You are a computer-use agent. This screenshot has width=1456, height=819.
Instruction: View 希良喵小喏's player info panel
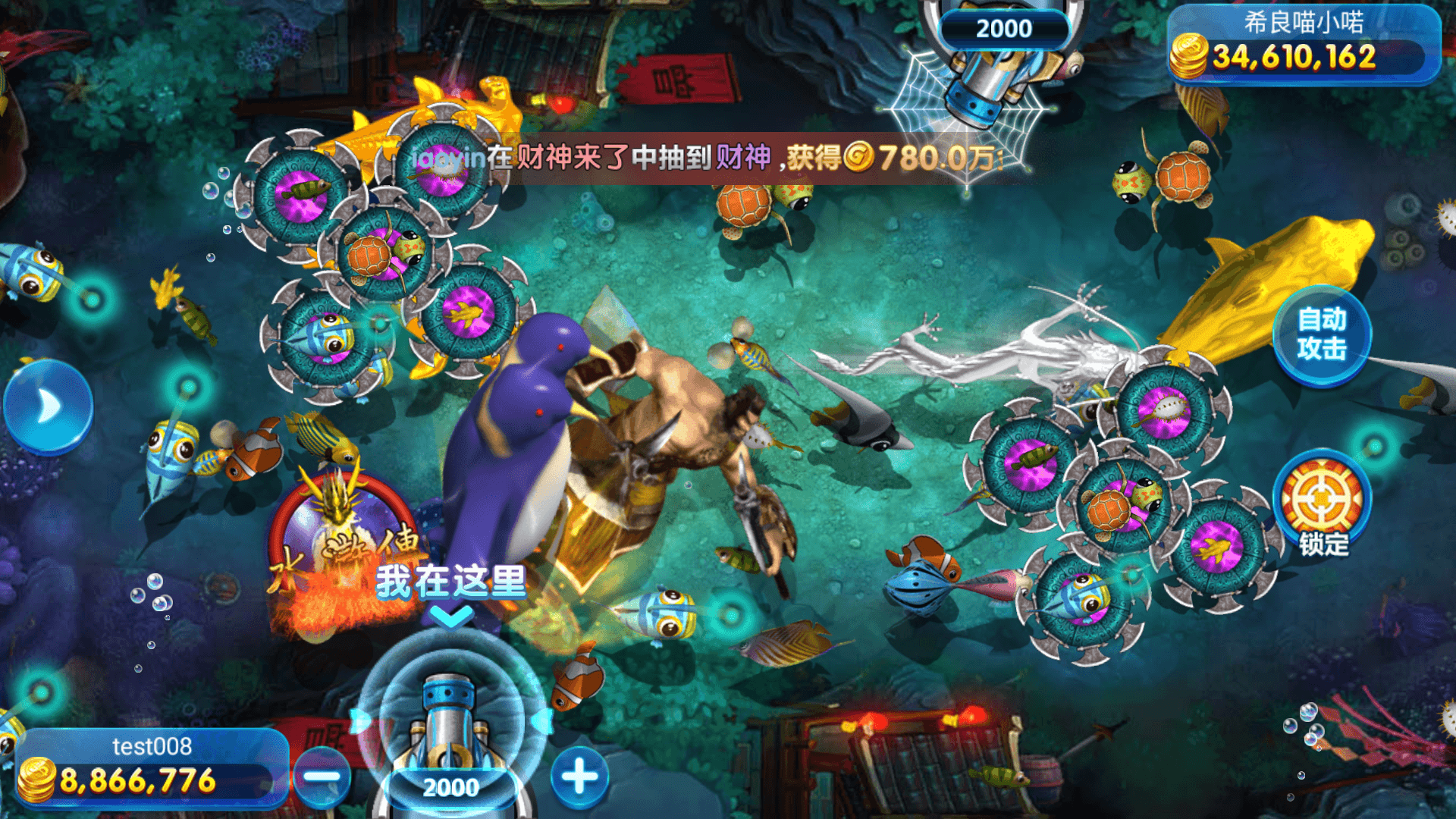pos(1303,42)
